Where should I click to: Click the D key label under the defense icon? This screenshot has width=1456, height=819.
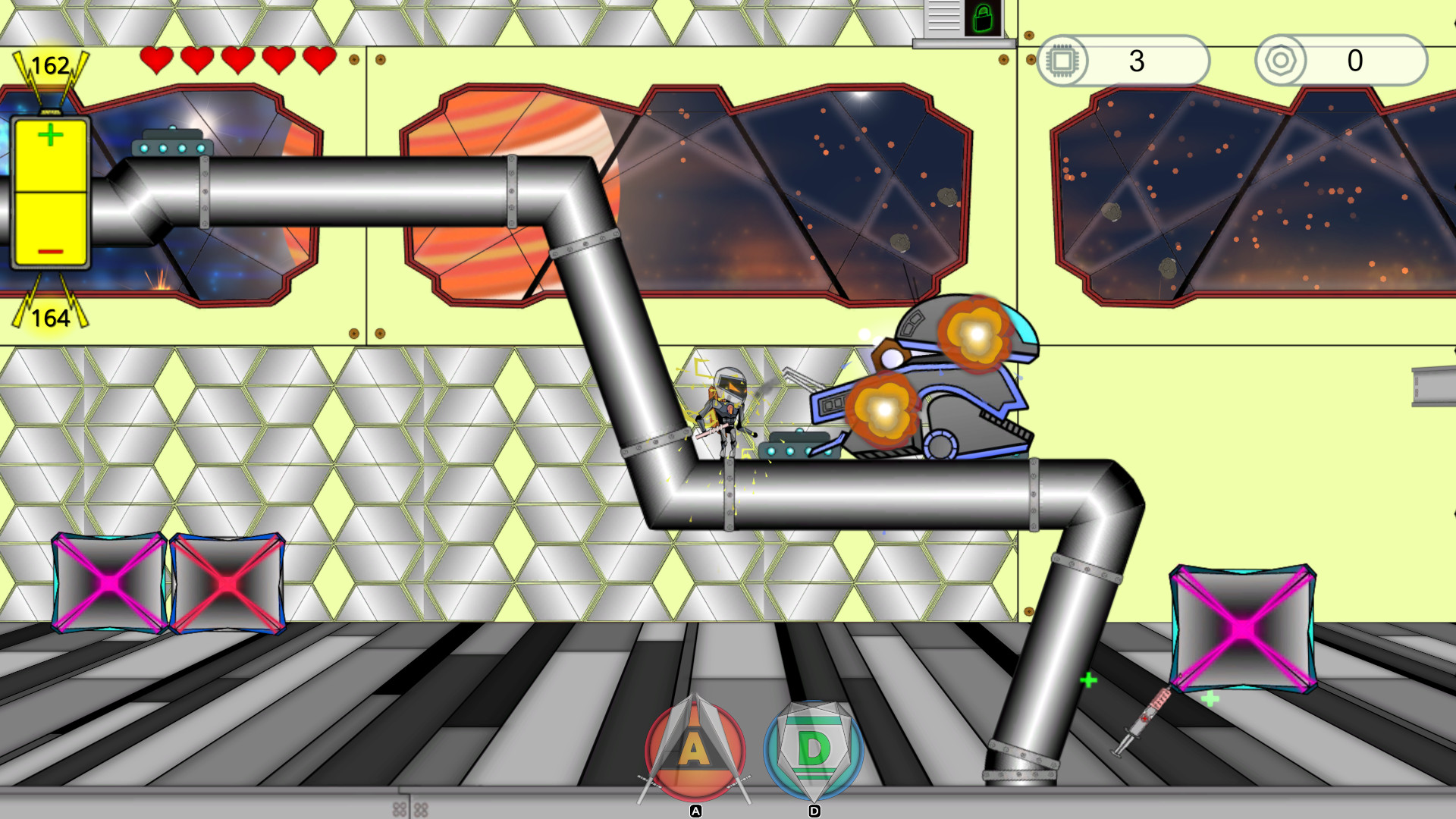[x=814, y=811]
